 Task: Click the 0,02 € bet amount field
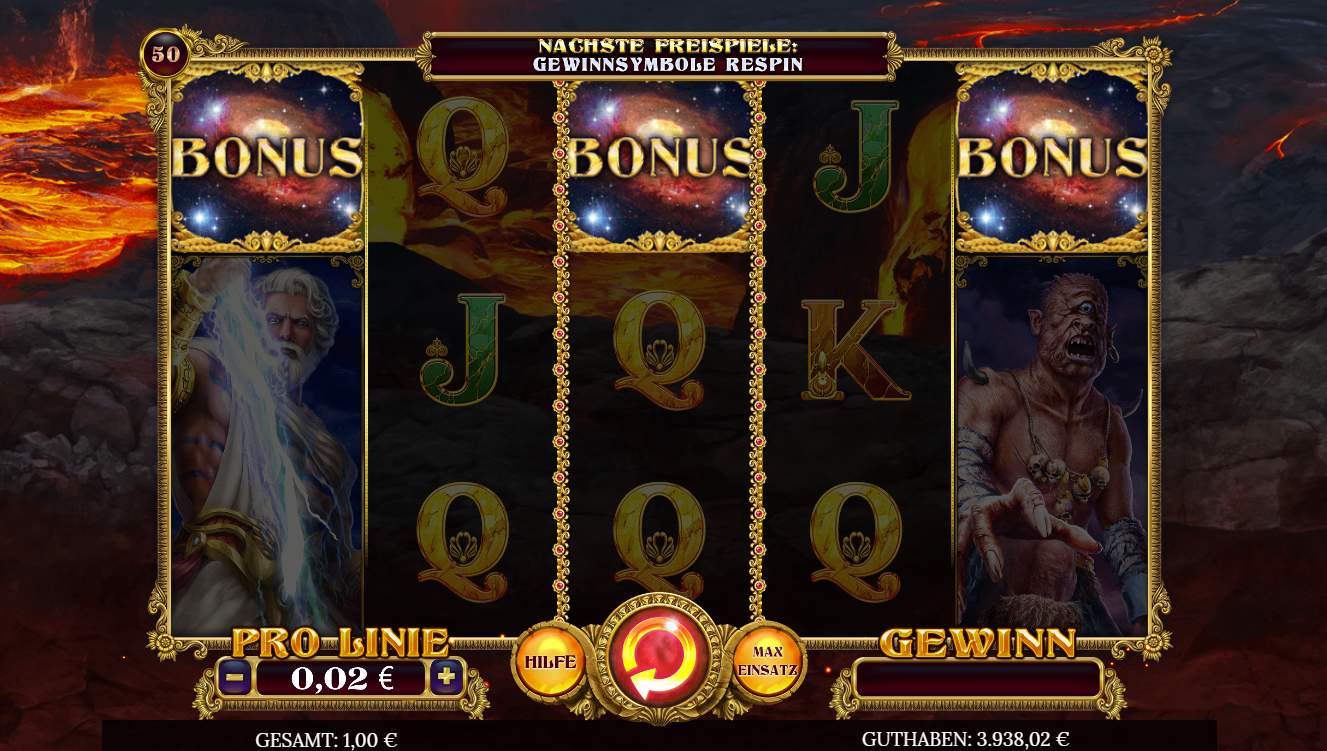pos(340,675)
